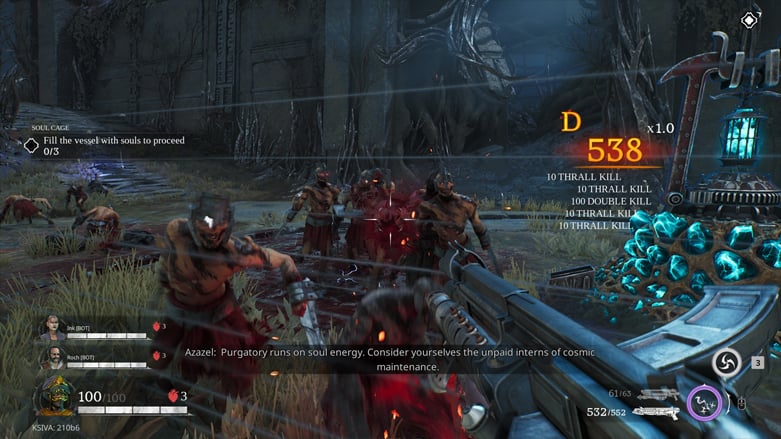Click the diamond marker icon at top right
The width and height of the screenshot is (781, 439).
pos(750,20)
